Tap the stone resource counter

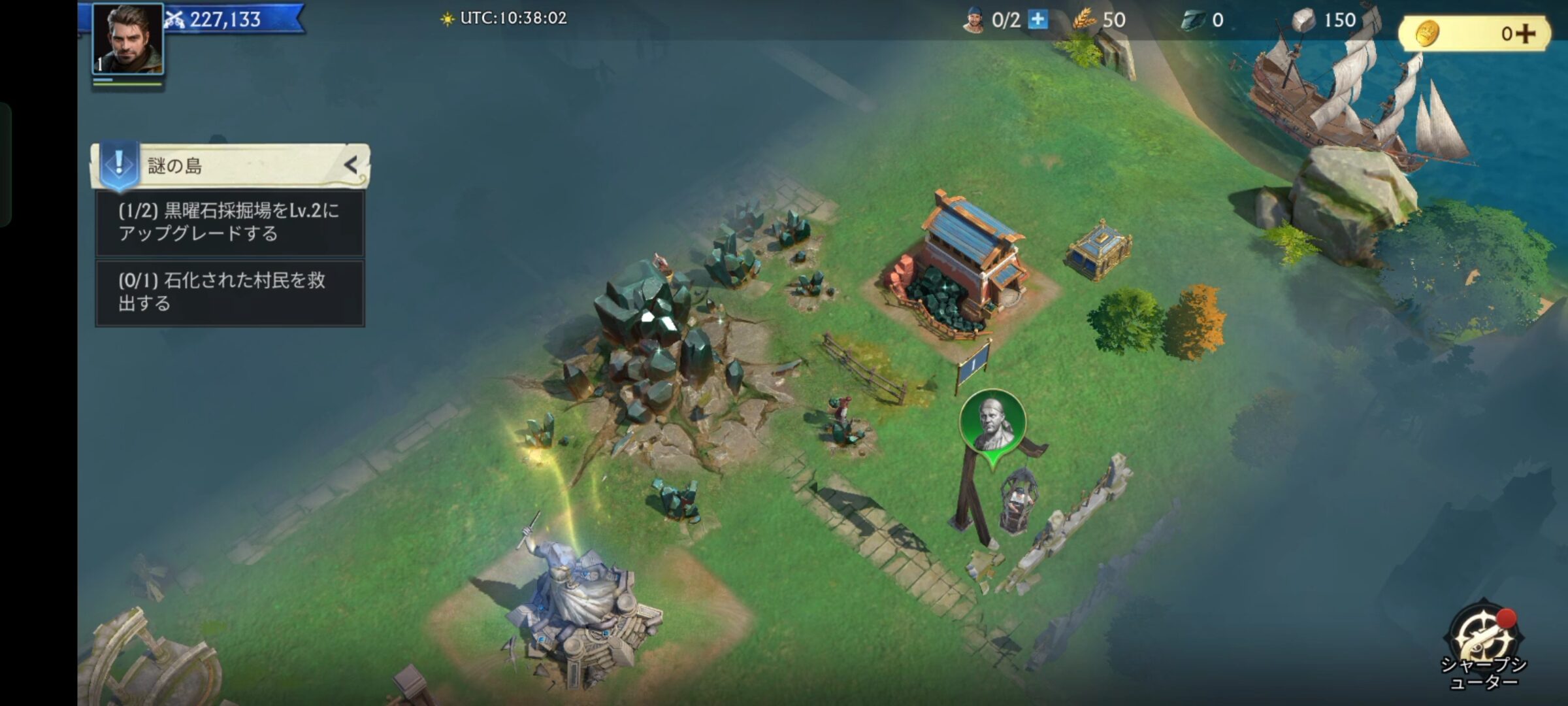1324,20
